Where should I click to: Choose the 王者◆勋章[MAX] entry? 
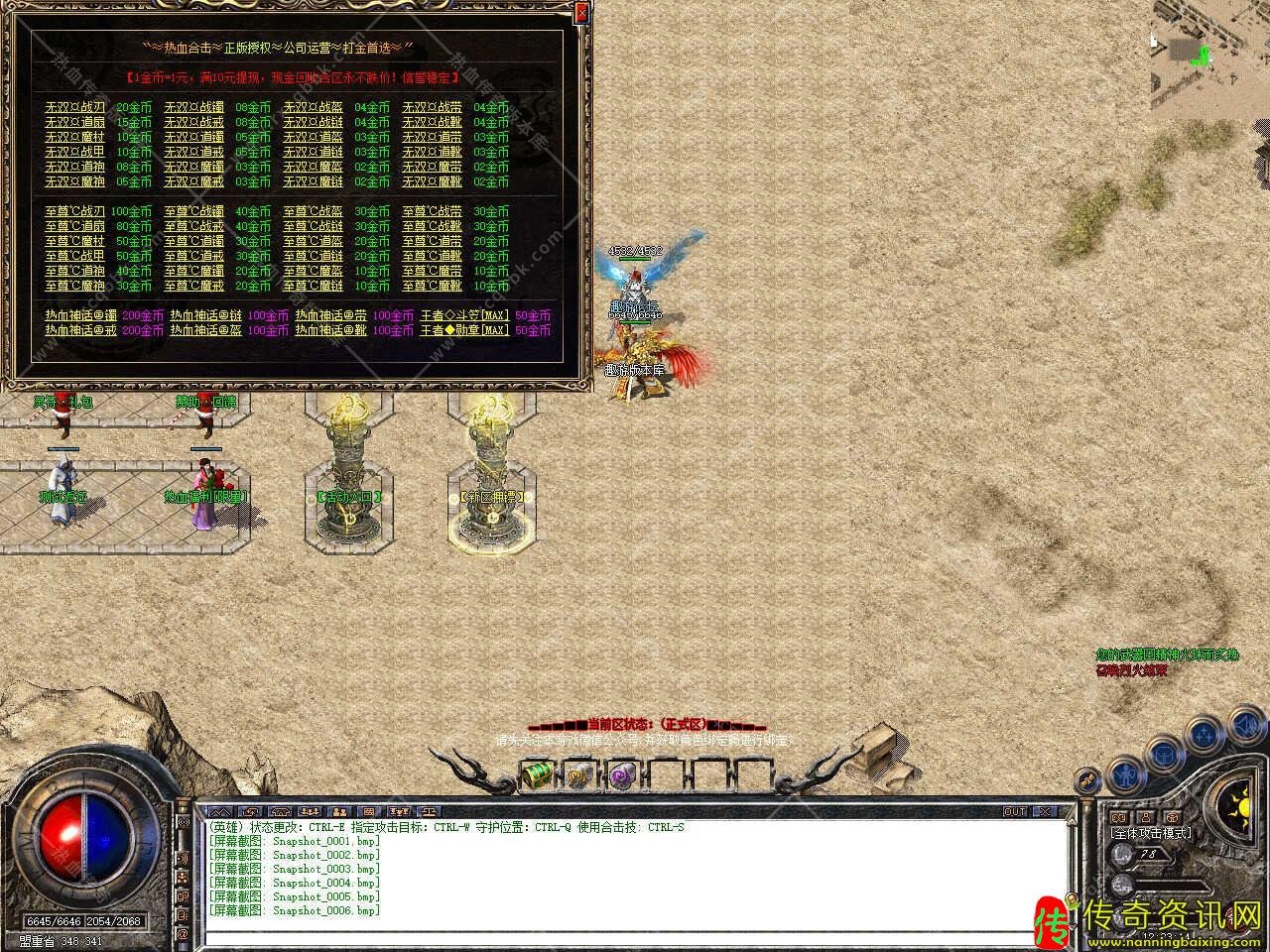pos(464,330)
